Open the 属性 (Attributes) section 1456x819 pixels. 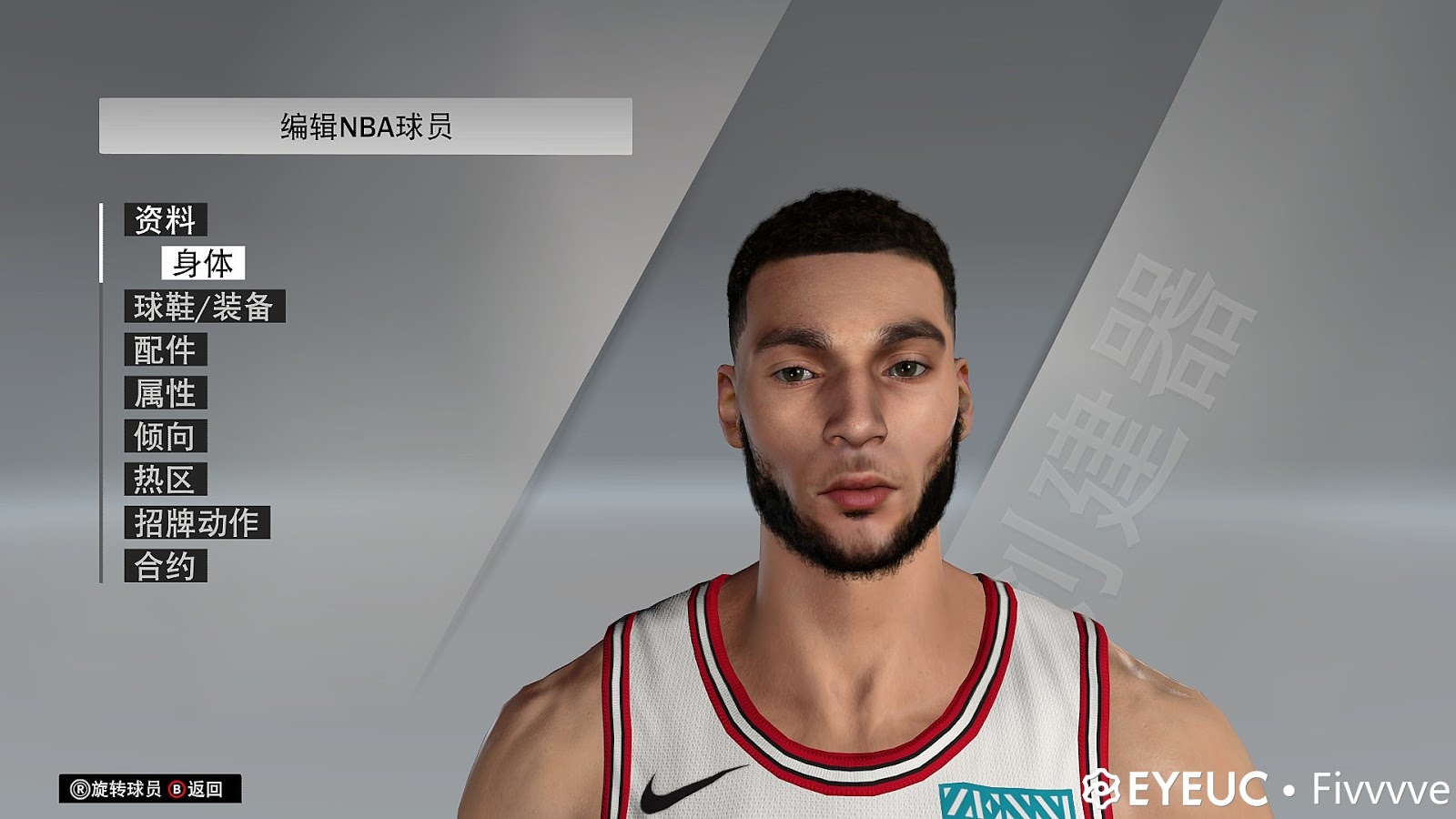point(166,394)
